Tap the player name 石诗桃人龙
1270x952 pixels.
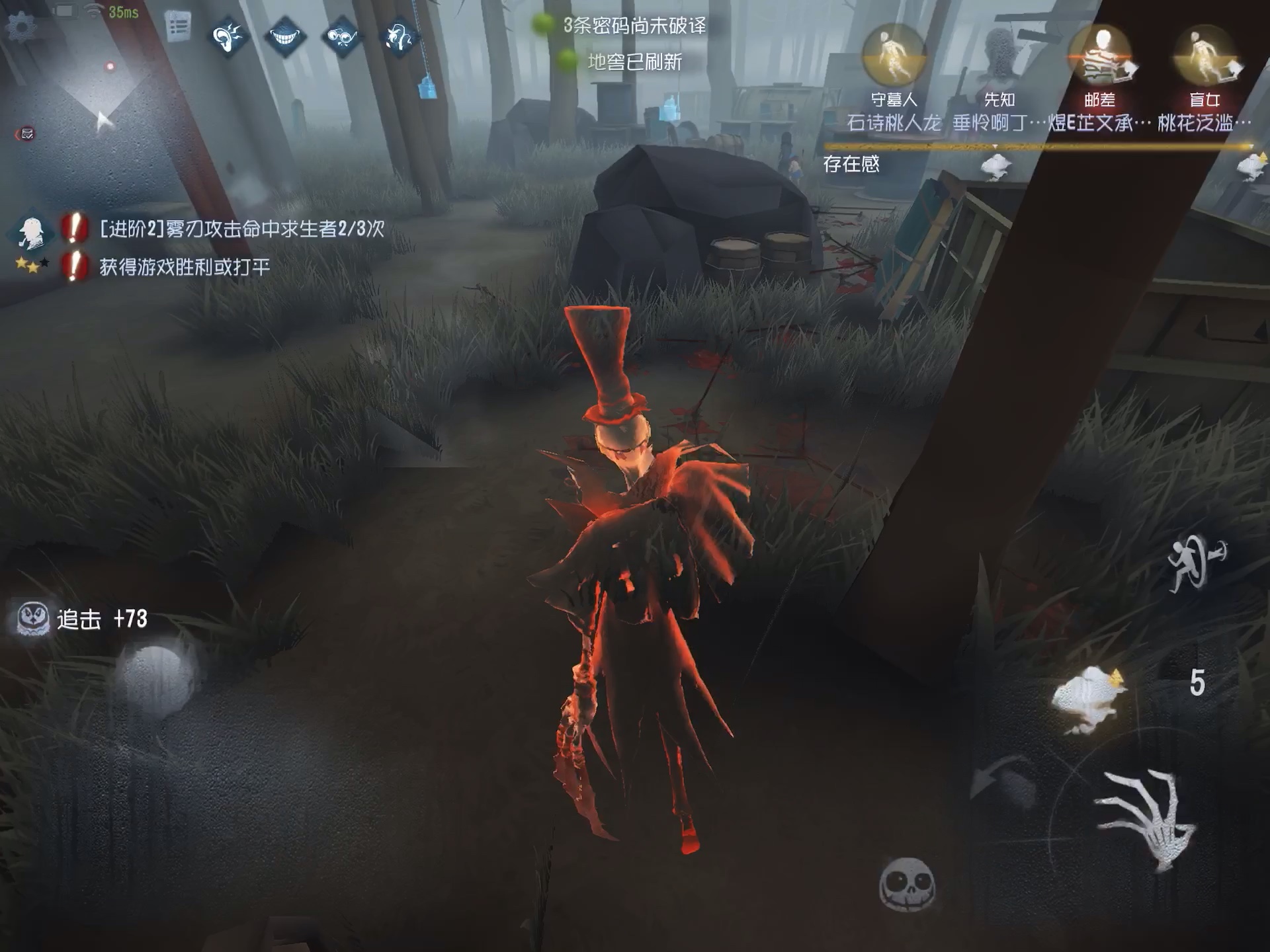[894, 122]
